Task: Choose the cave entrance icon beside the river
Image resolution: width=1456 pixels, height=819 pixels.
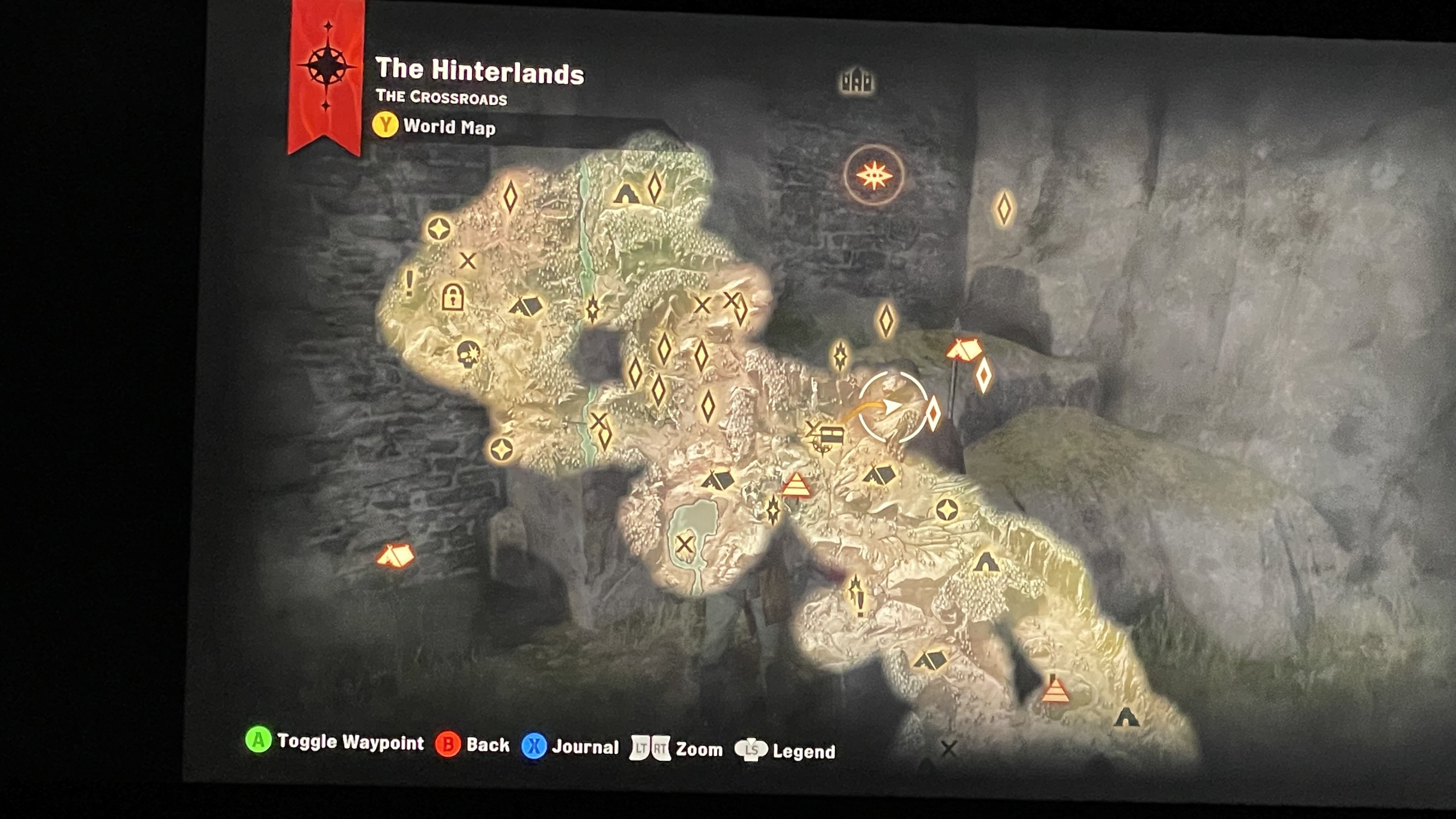Action: 626,193
